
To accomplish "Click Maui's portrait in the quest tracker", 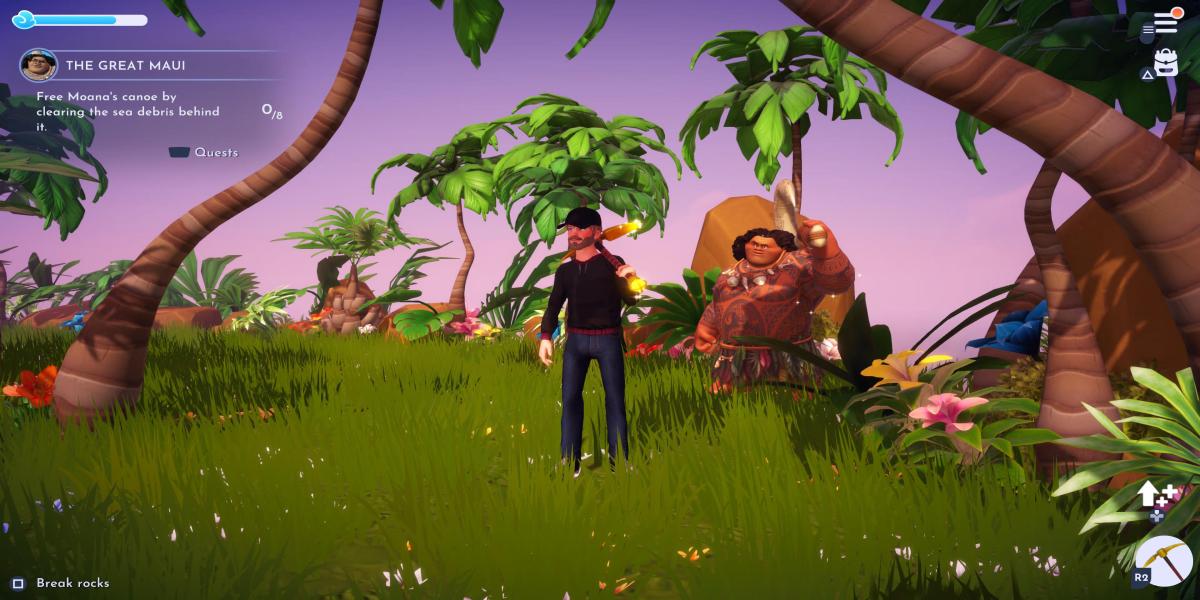I will (37, 66).
